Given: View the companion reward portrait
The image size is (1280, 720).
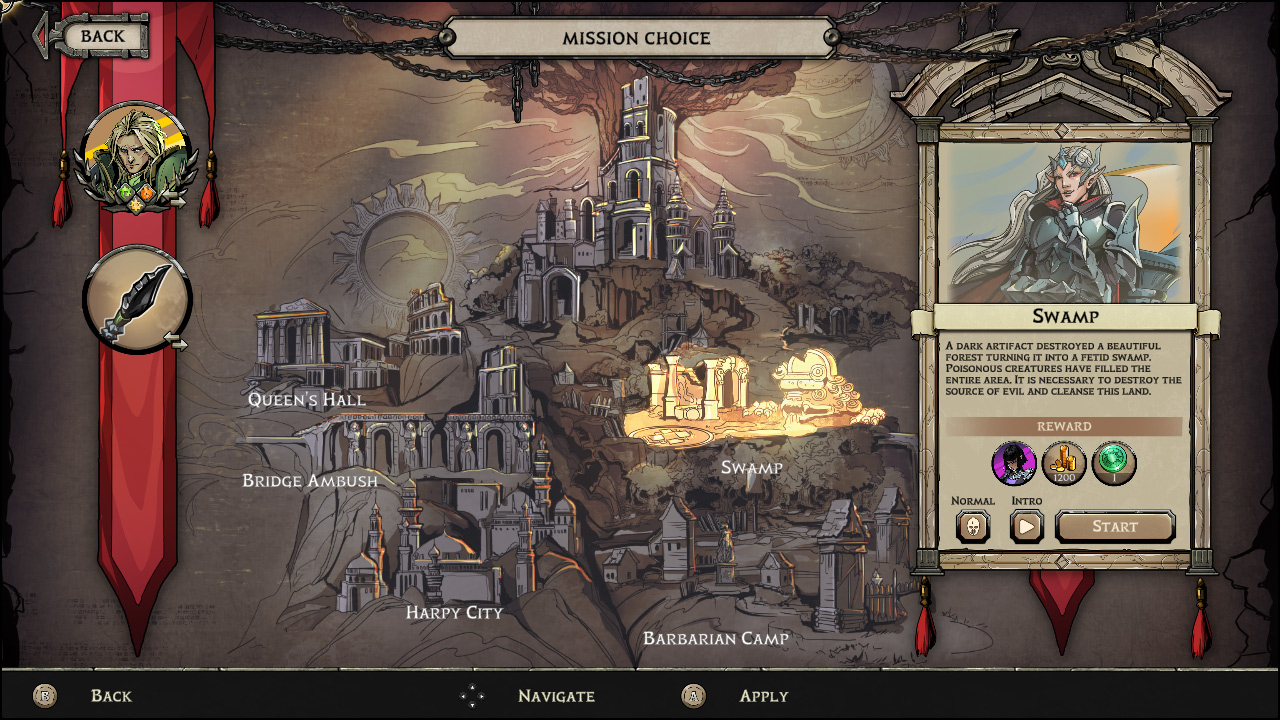Looking at the screenshot, I should pos(1014,463).
